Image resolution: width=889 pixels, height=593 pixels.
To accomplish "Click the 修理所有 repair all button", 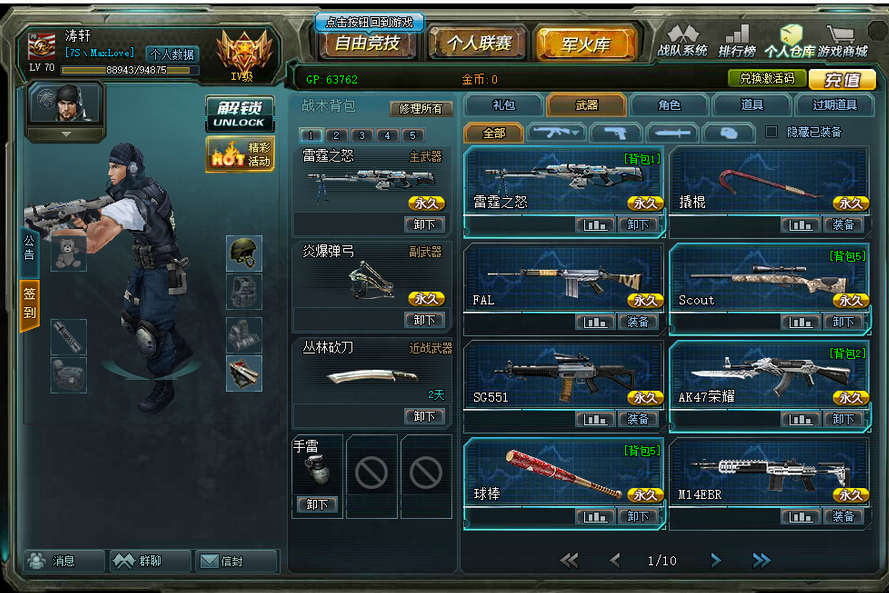I will (421, 108).
